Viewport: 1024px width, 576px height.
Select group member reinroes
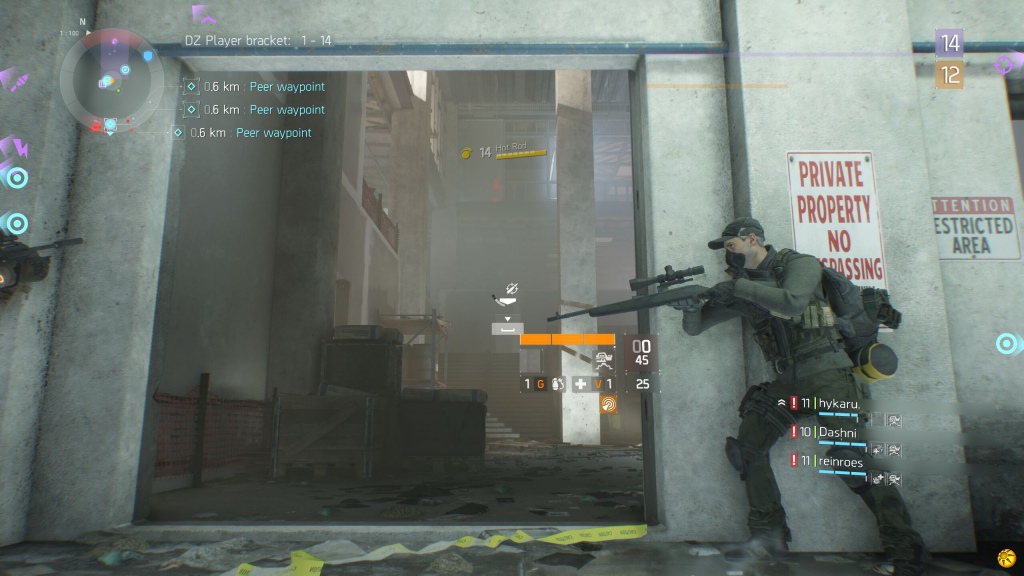pos(843,460)
